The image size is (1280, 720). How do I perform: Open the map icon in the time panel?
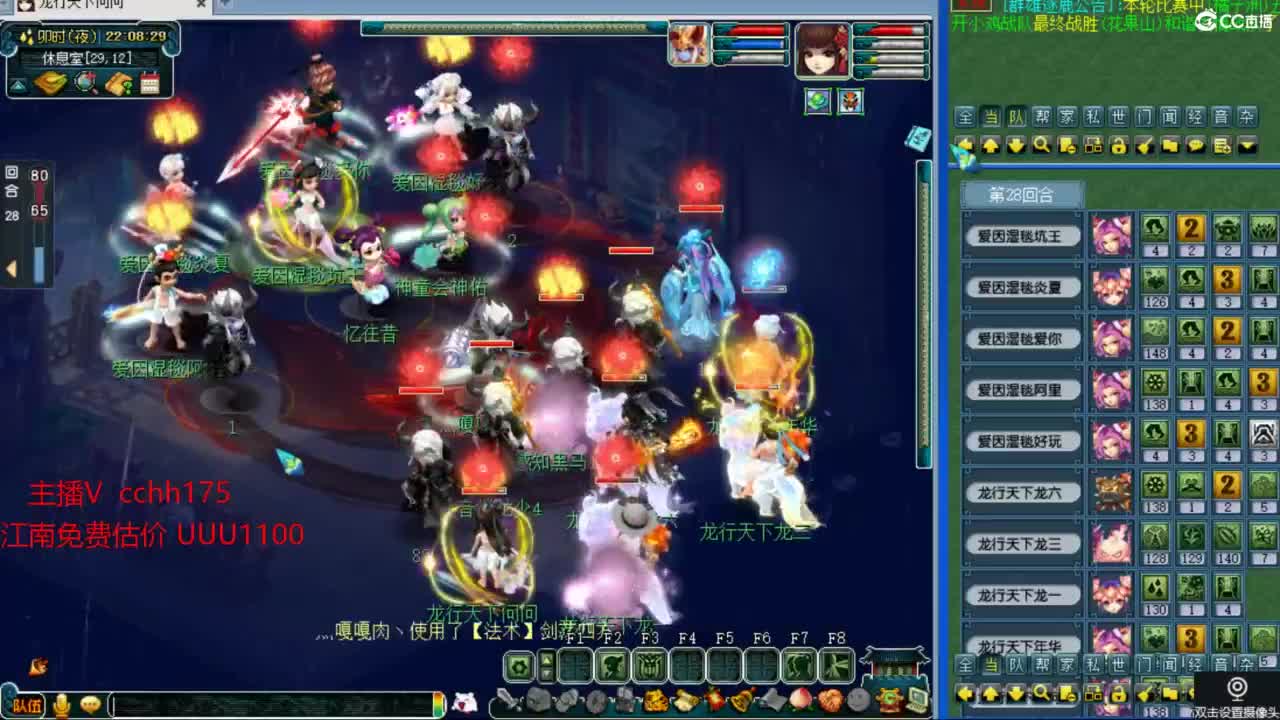point(84,83)
